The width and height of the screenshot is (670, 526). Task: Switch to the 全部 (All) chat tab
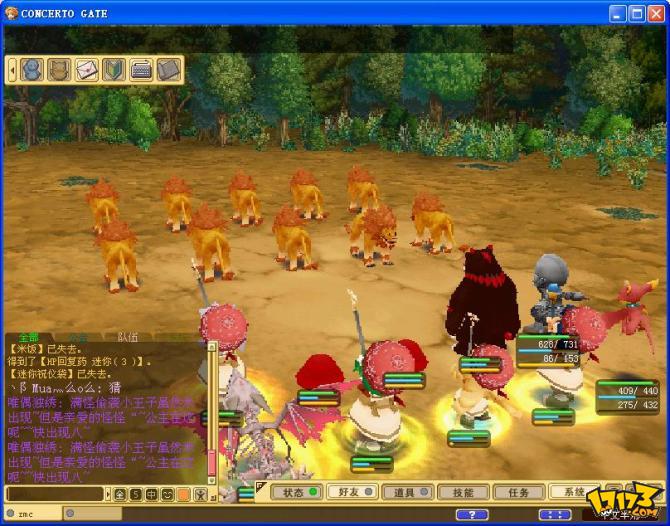(28, 337)
